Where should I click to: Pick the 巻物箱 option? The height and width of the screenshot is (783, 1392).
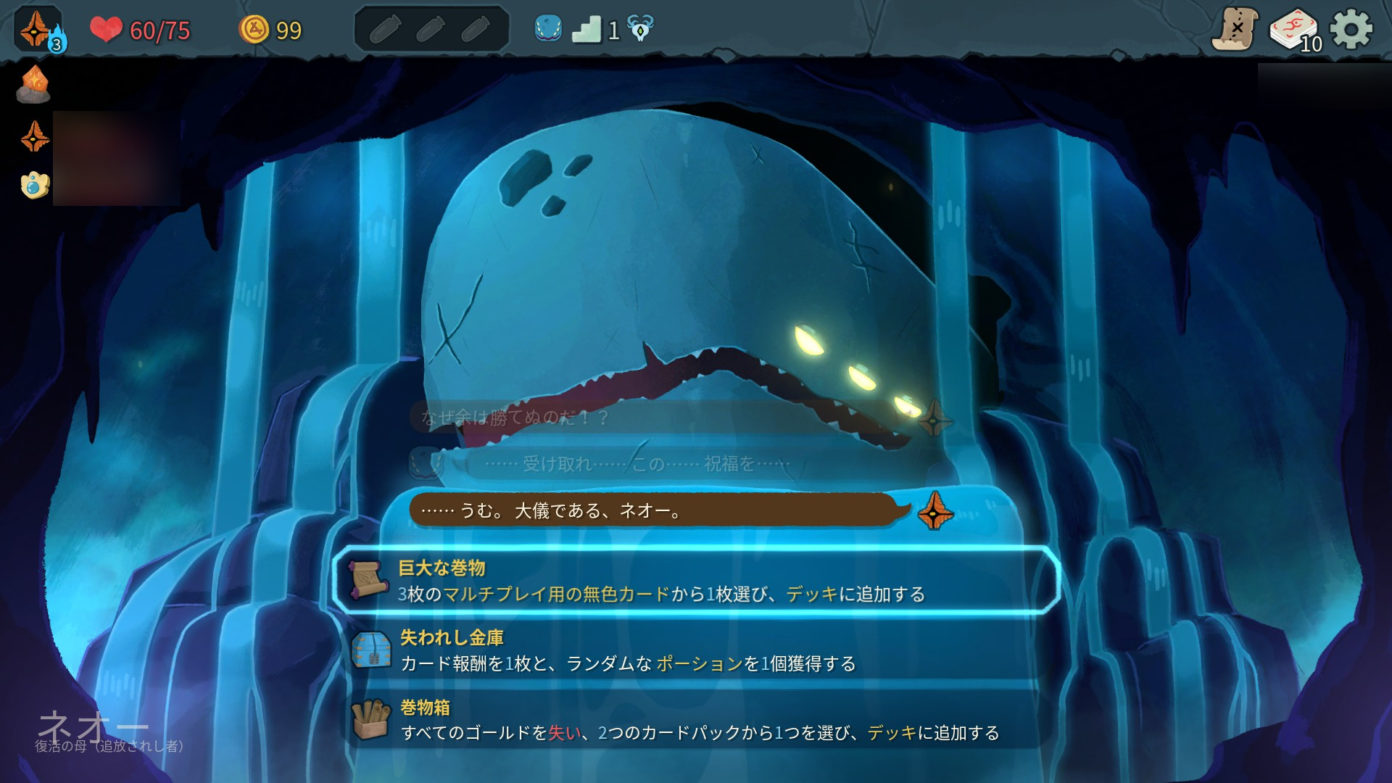point(695,720)
